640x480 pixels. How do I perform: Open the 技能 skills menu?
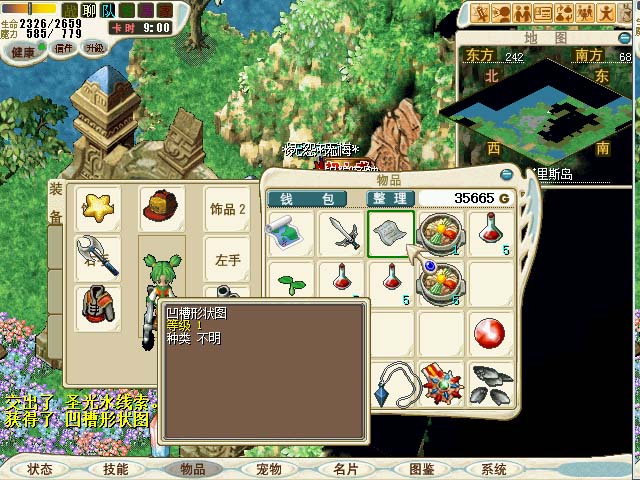(115, 468)
